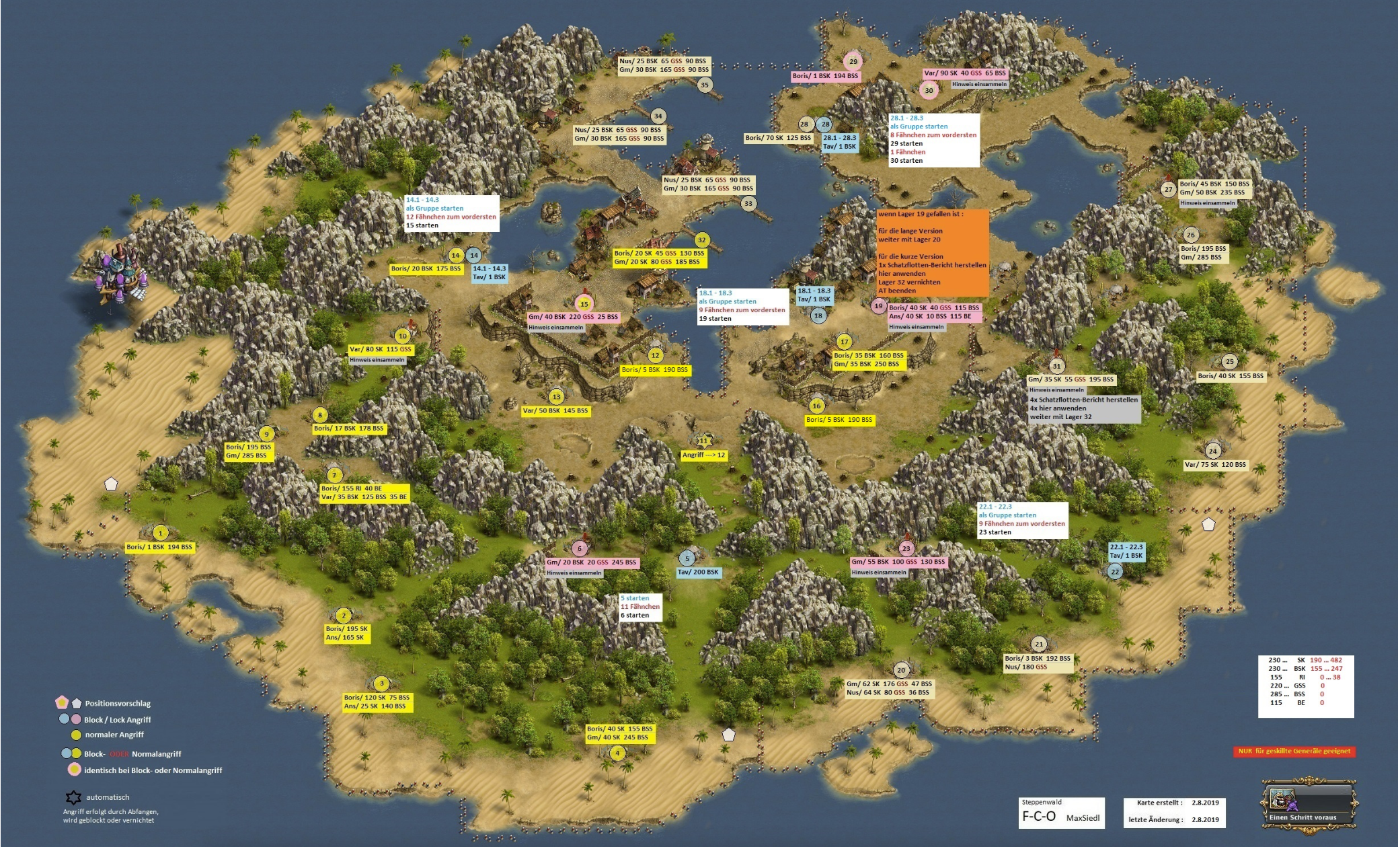
Task: Choose the pink camp marker 6
Action: pyautogui.click(x=579, y=549)
